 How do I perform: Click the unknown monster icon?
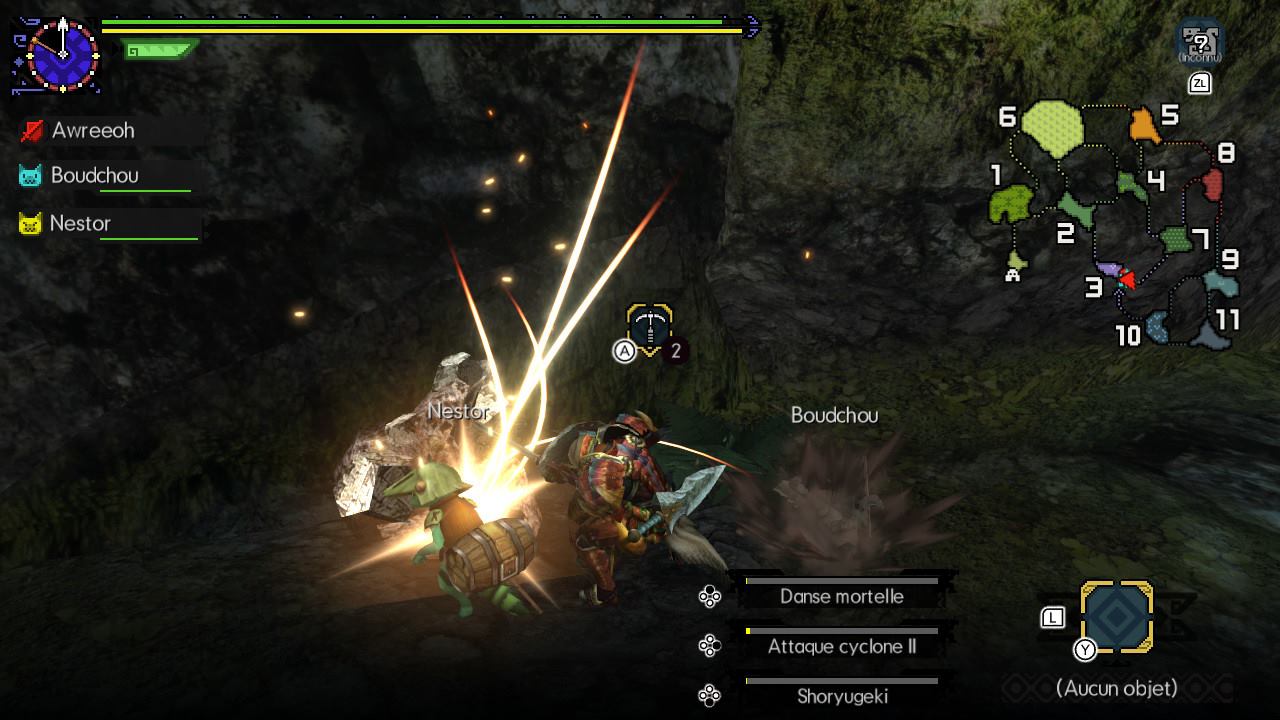[1200, 41]
